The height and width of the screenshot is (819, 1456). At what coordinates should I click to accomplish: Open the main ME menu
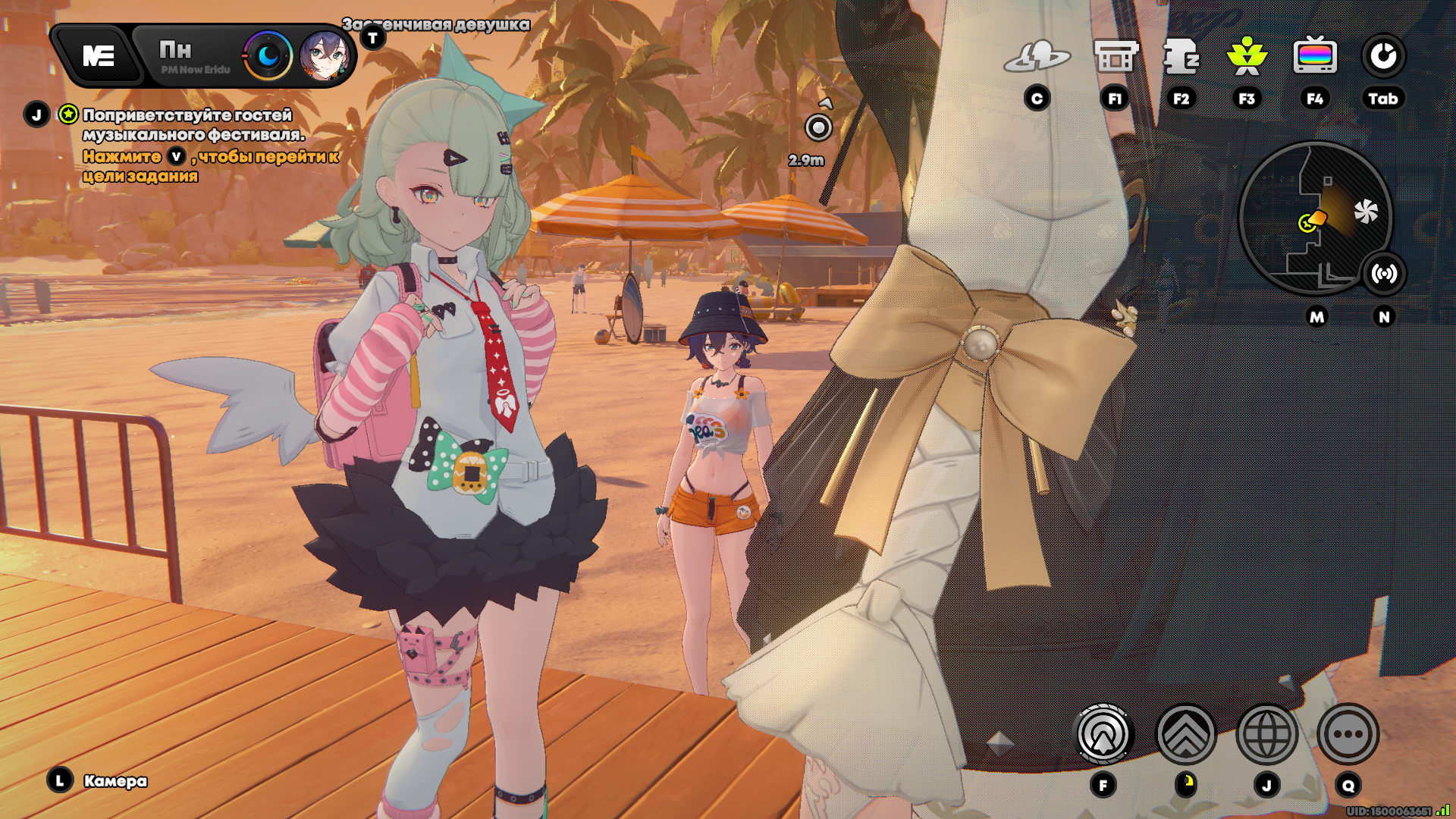pos(99,56)
